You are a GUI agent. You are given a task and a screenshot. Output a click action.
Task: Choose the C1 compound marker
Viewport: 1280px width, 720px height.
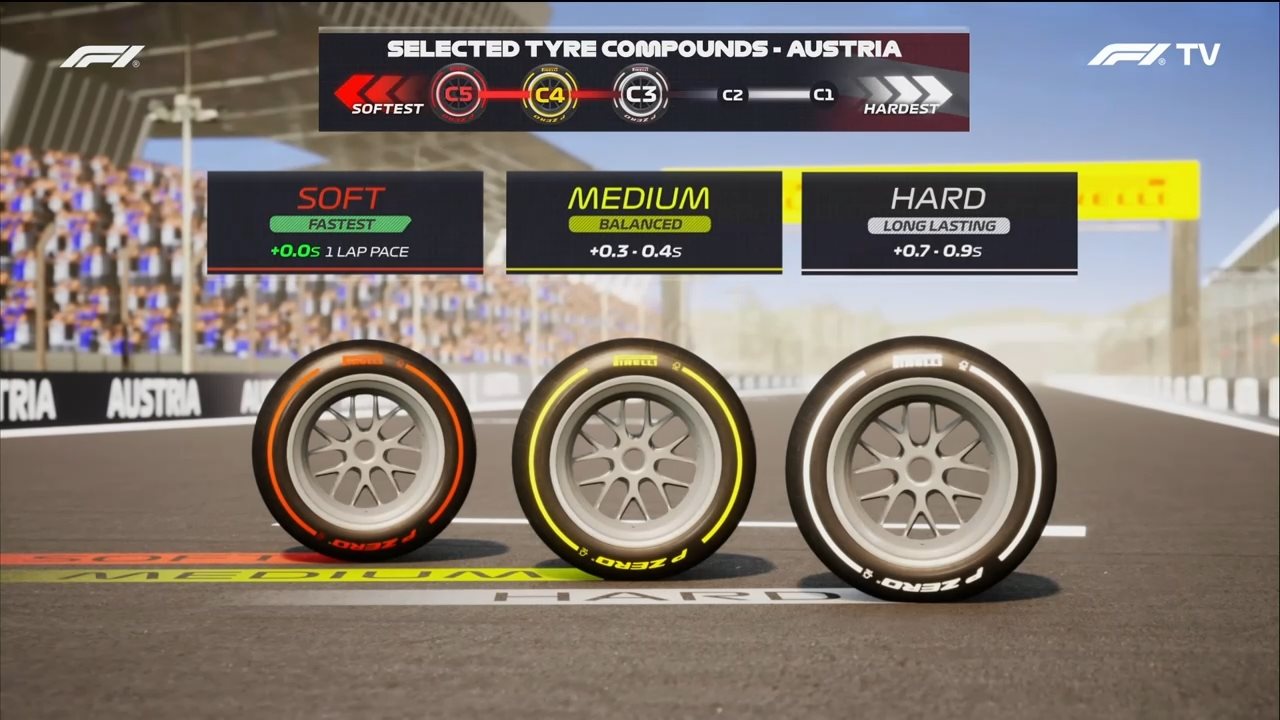(823, 95)
